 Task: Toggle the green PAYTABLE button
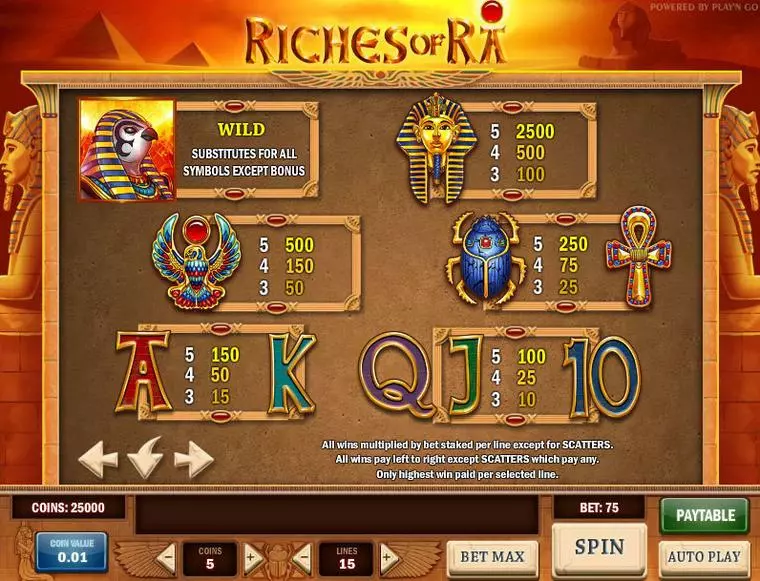pos(704,516)
